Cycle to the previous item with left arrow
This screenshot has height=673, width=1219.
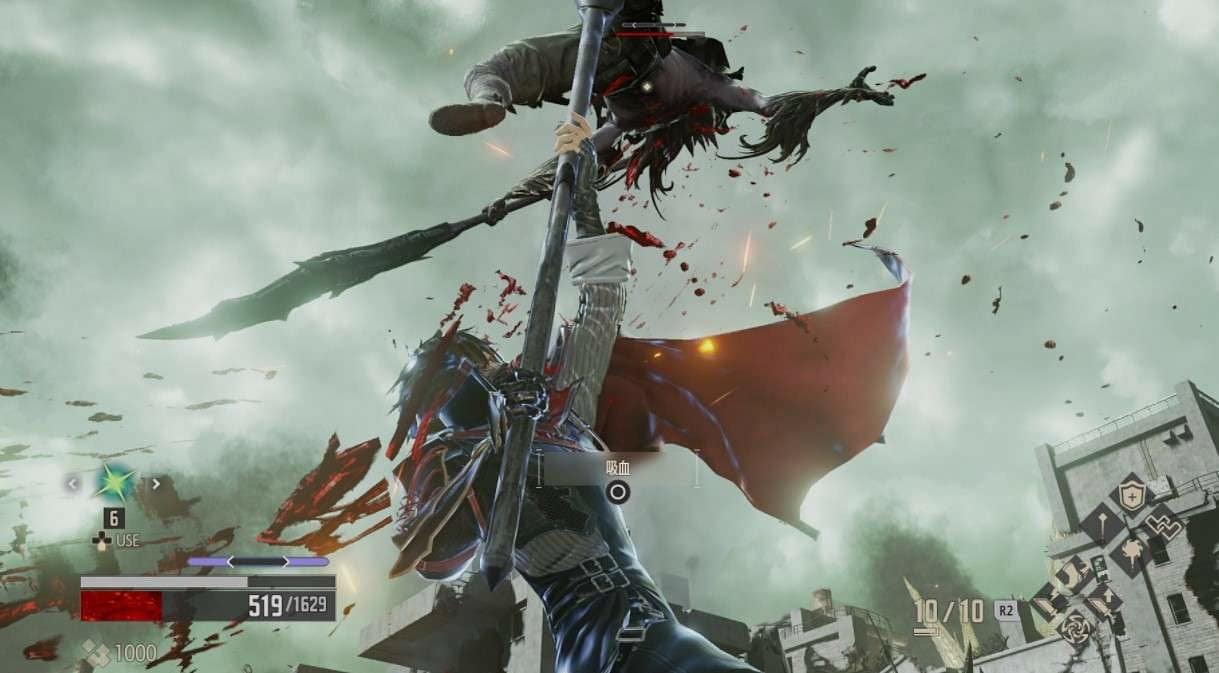(72, 484)
